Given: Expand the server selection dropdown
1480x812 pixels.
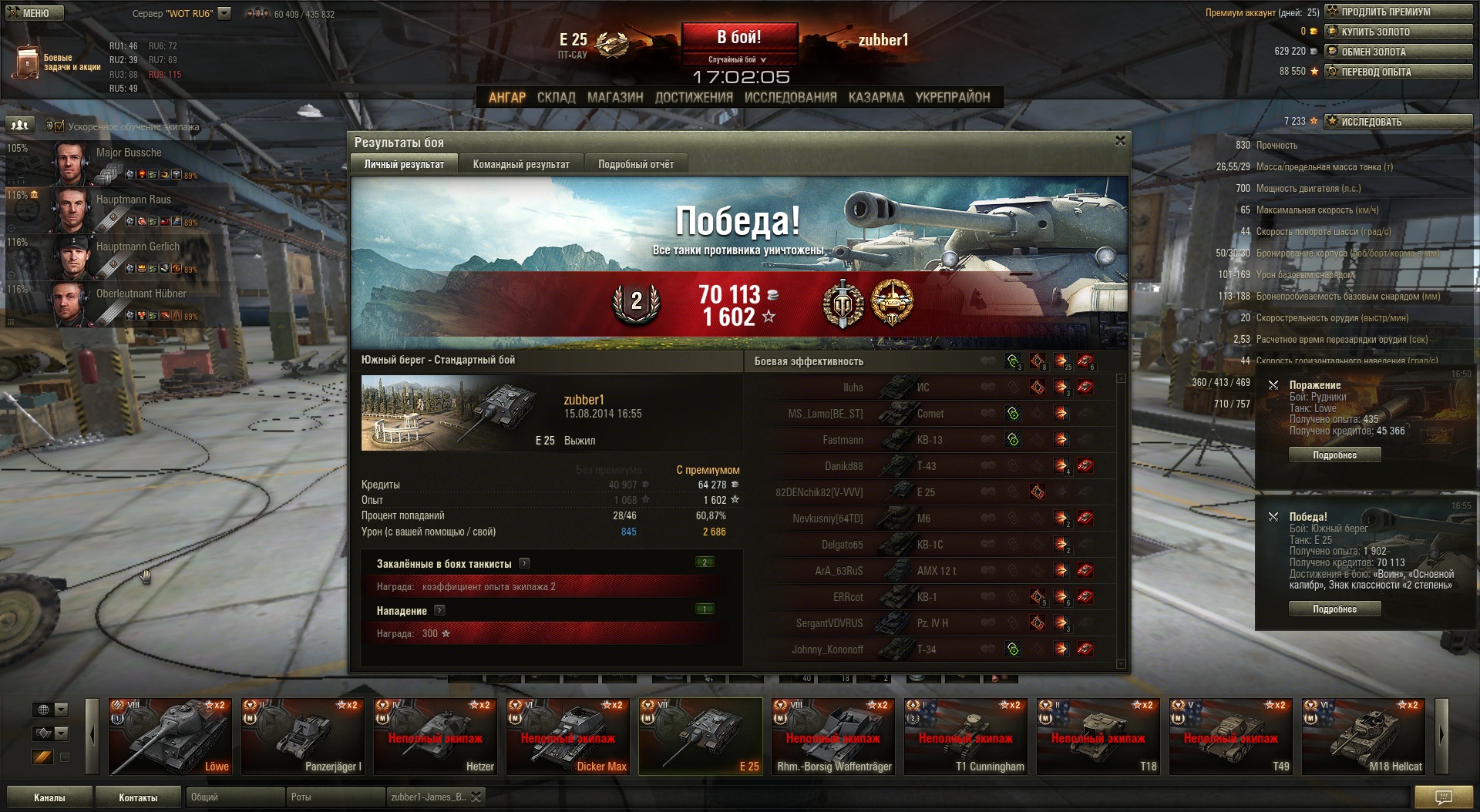Looking at the screenshot, I should (x=224, y=13).
